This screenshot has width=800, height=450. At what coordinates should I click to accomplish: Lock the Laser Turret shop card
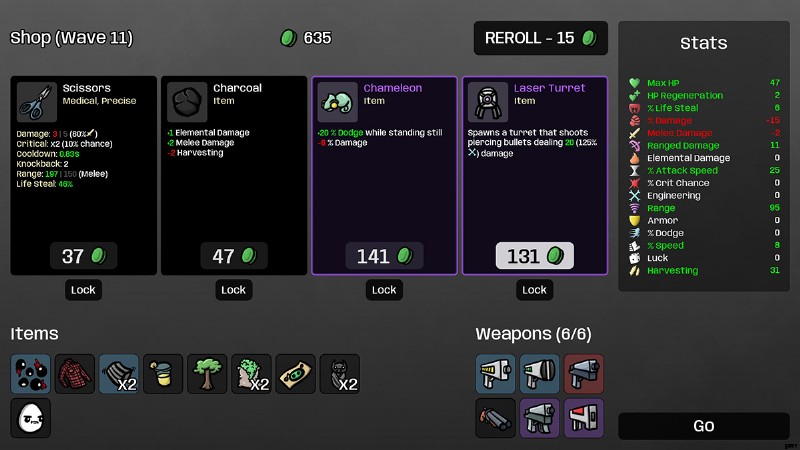(534, 290)
